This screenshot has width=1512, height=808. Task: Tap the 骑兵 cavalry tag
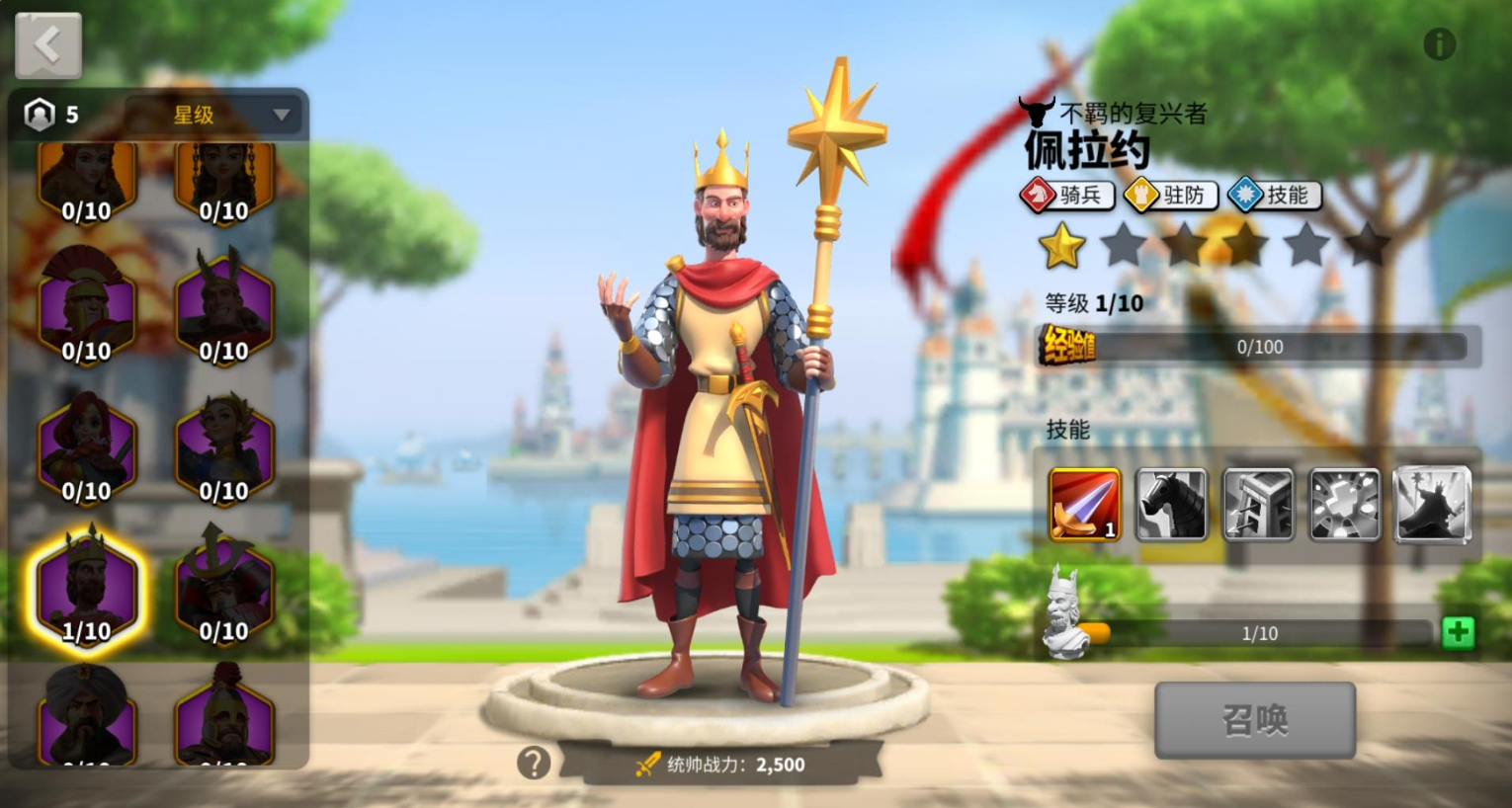tap(1068, 196)
